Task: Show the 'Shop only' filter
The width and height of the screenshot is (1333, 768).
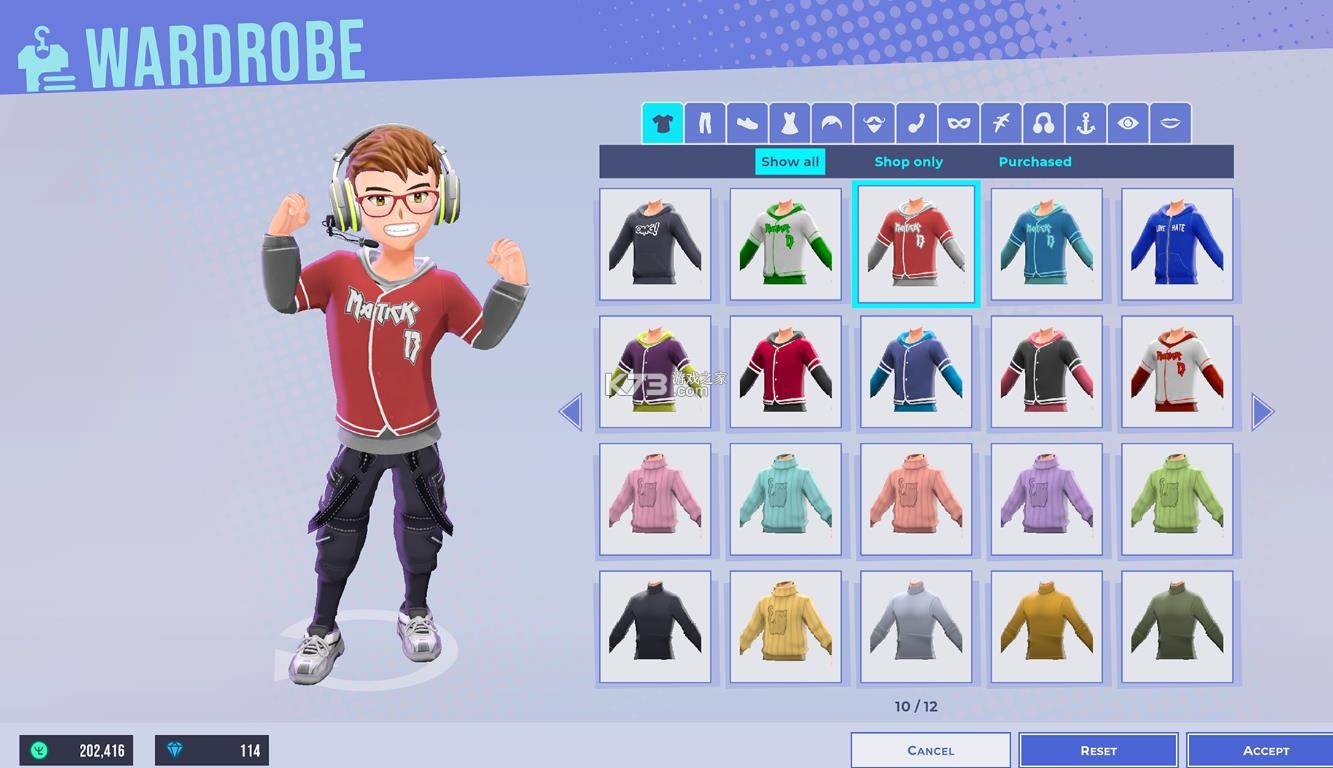Action: tap(908, 162)
